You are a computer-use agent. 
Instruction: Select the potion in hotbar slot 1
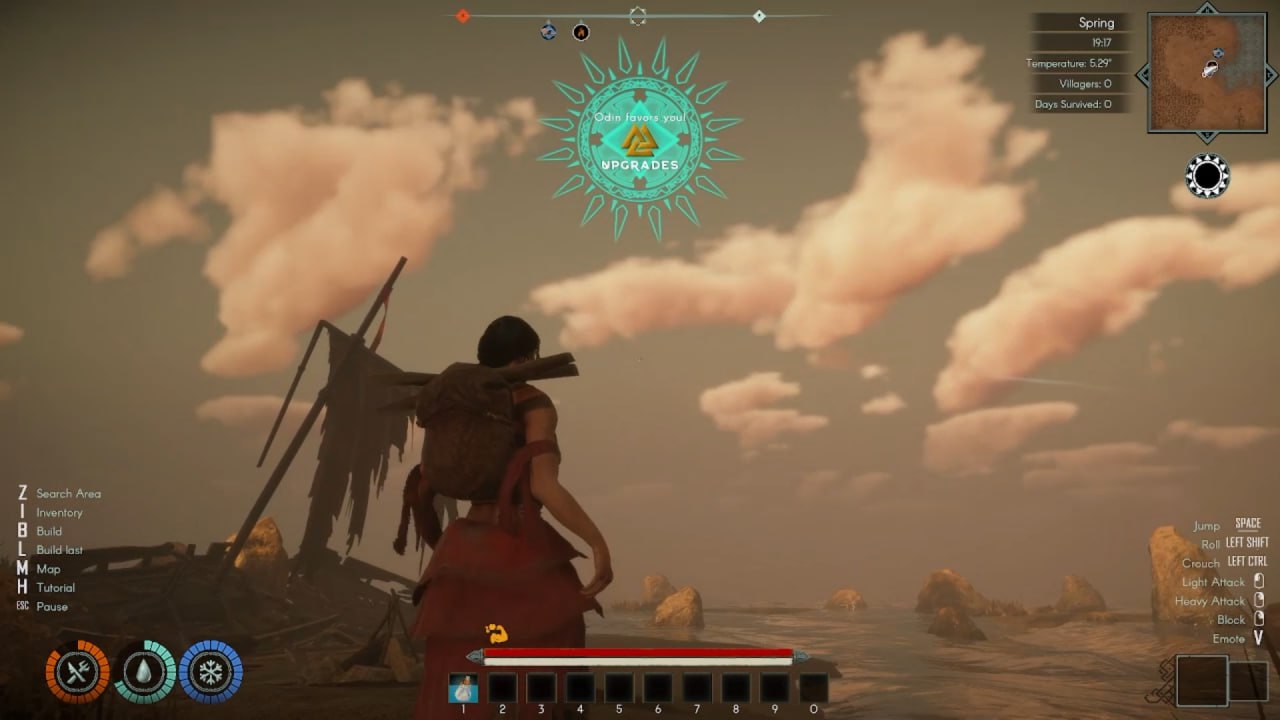tap(463, 688)
